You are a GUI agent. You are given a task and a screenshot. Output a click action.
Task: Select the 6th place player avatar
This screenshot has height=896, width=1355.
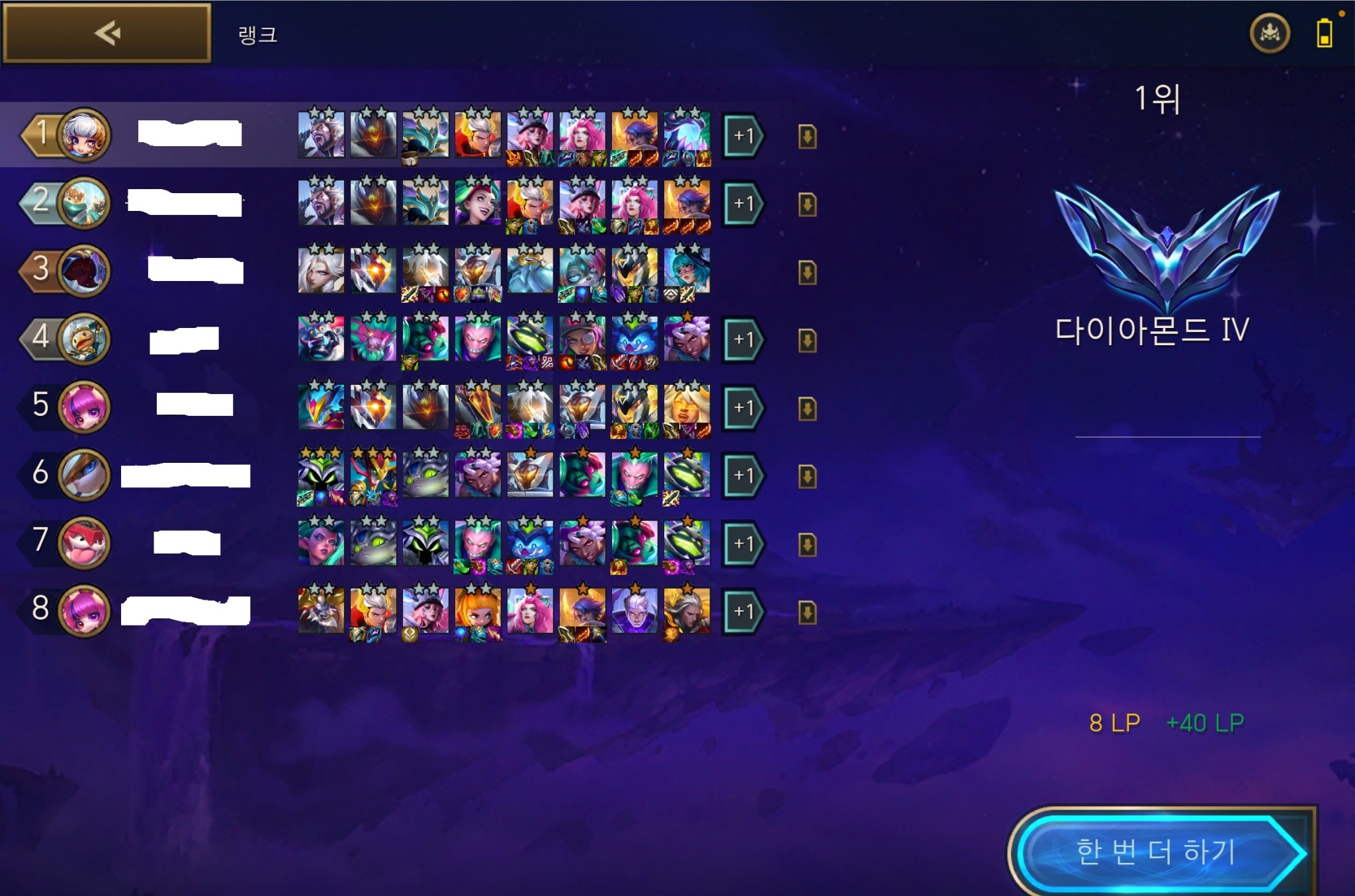tap(84, 474)
